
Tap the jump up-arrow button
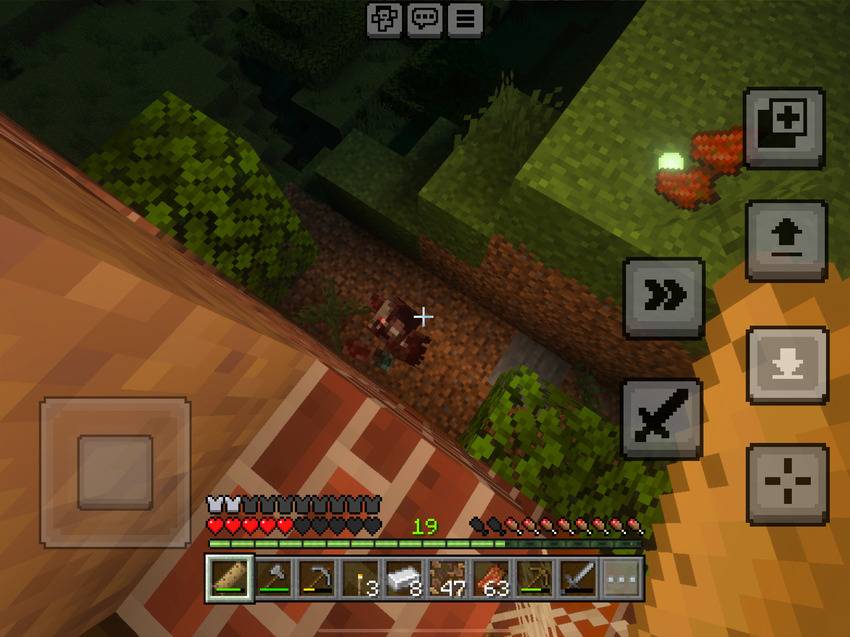(786, 241)
